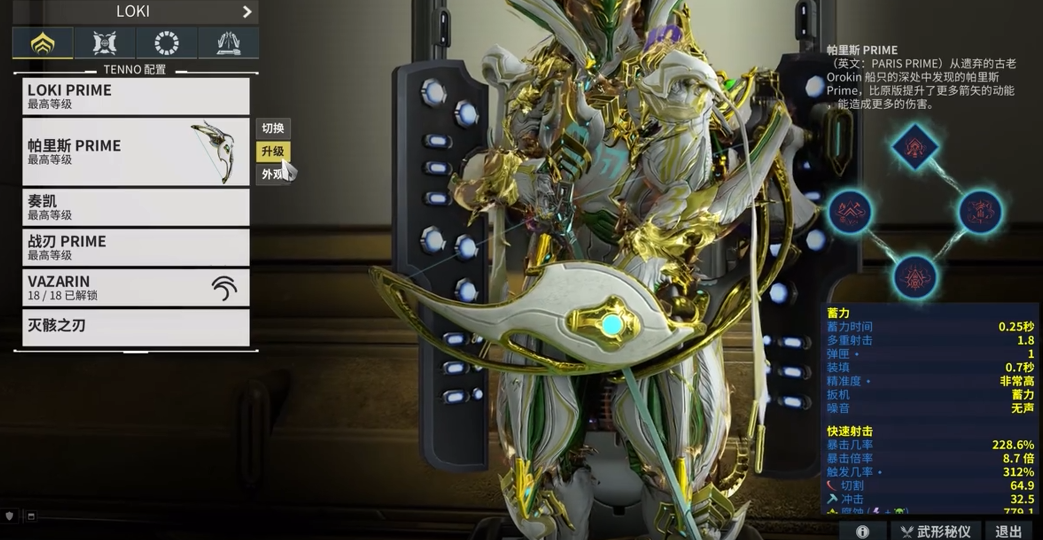The width and height of the screenshot is (1043, 540).
Task: Open the two hands icon tab
Action: [x=228, y=43]
